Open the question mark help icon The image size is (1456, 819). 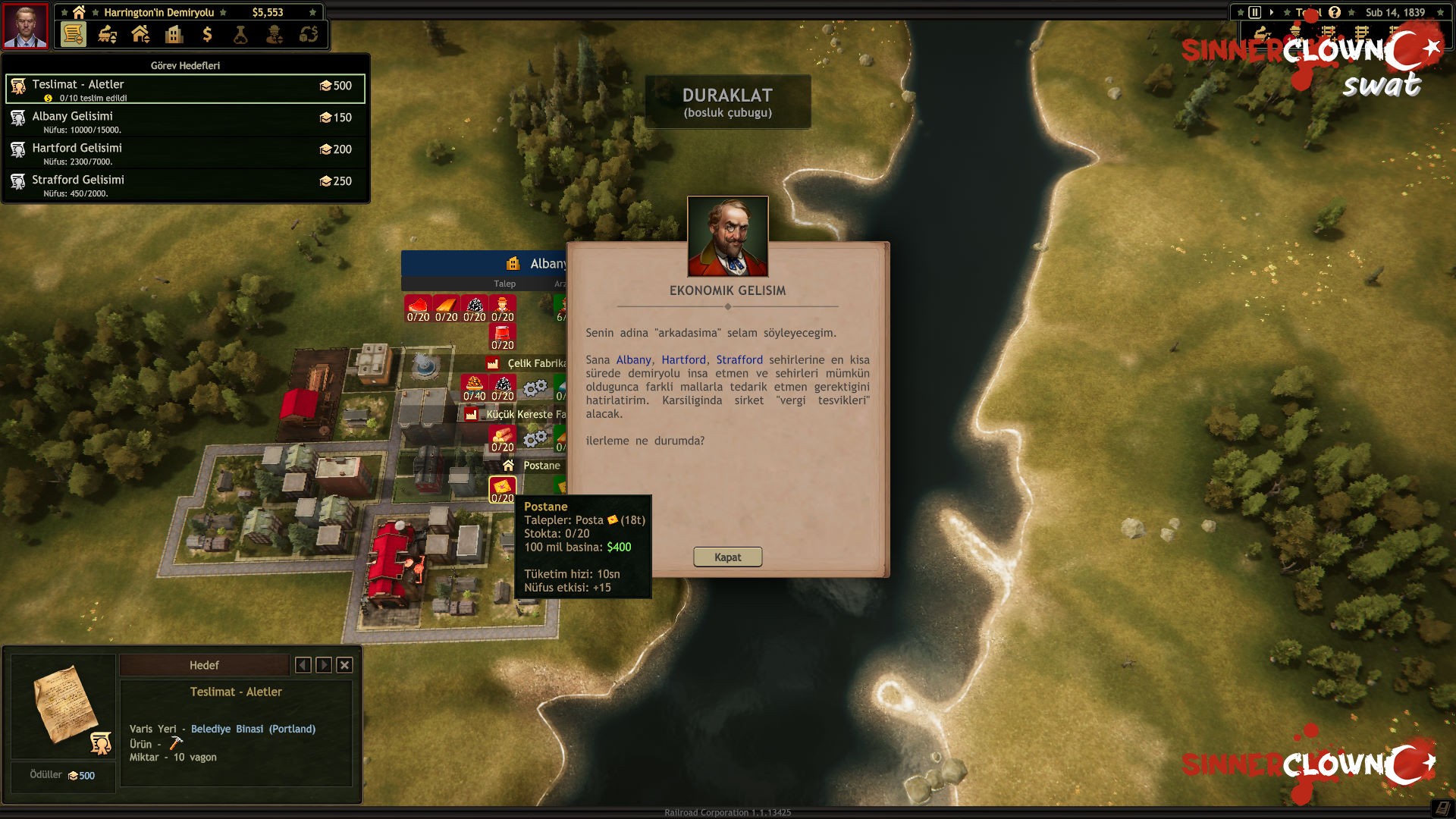pos(1335,12)
